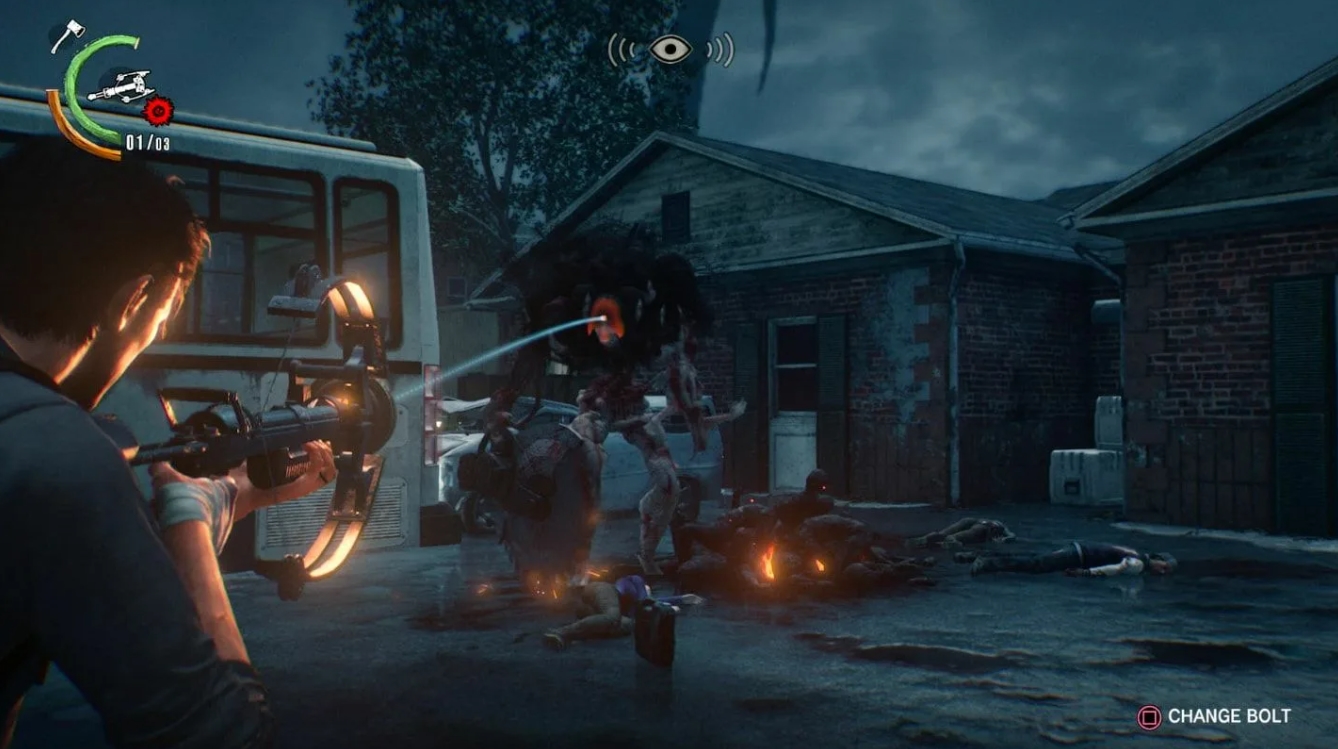
Task: Select the Warden Crossbow weapon icon
Action: 122,88
